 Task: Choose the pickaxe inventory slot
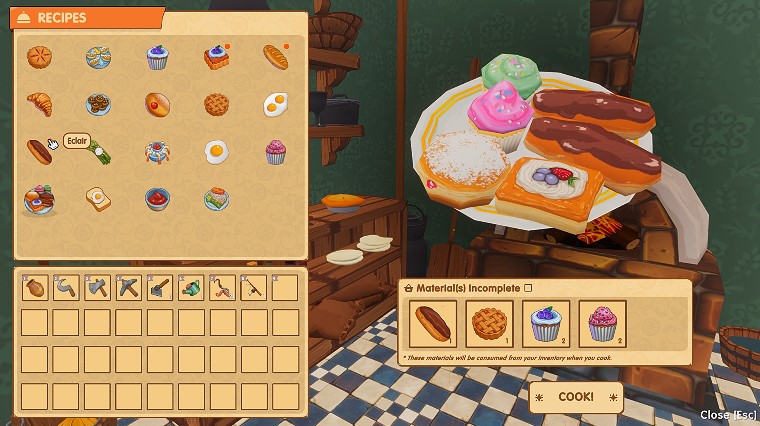[x=129, y=288]
